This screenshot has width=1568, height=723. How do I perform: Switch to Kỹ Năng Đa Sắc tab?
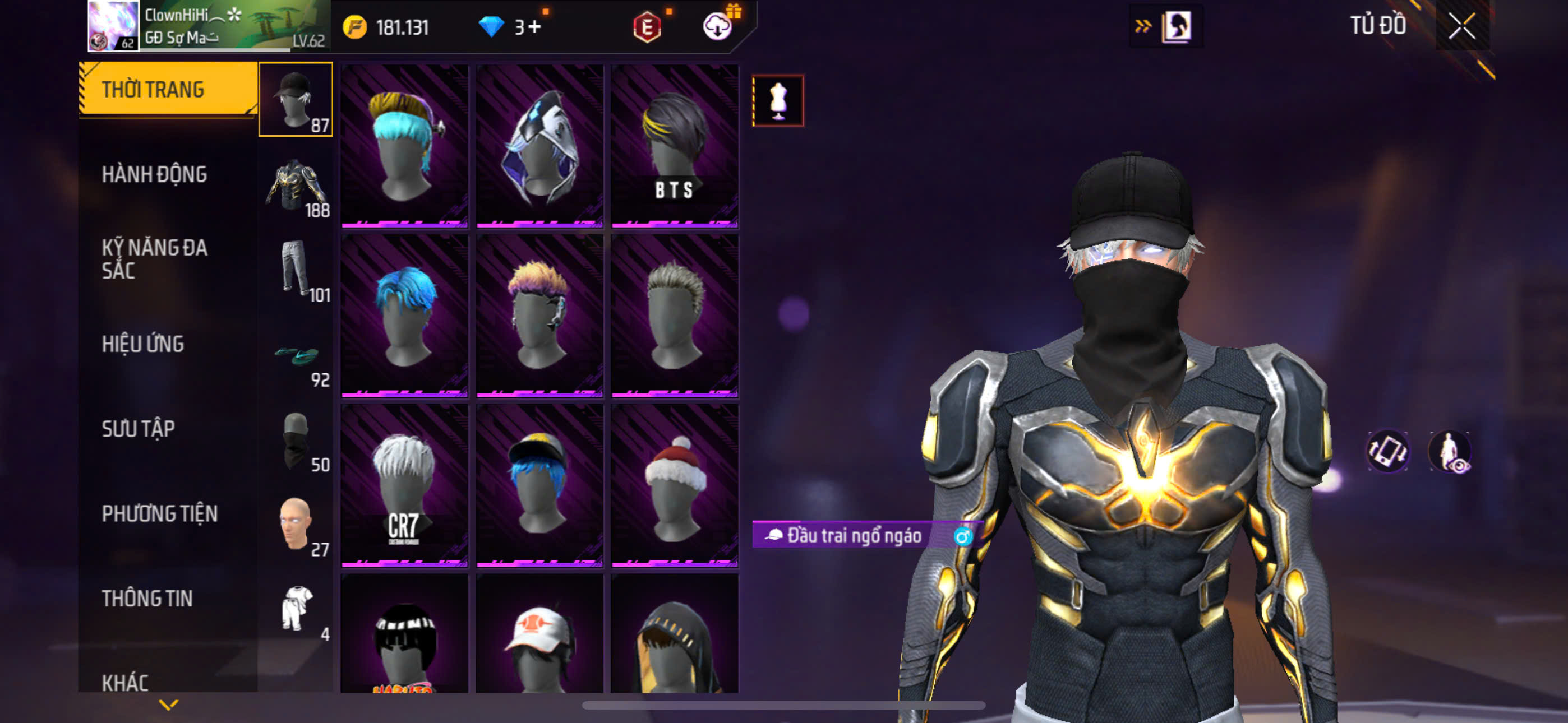(x=154, y=258)
